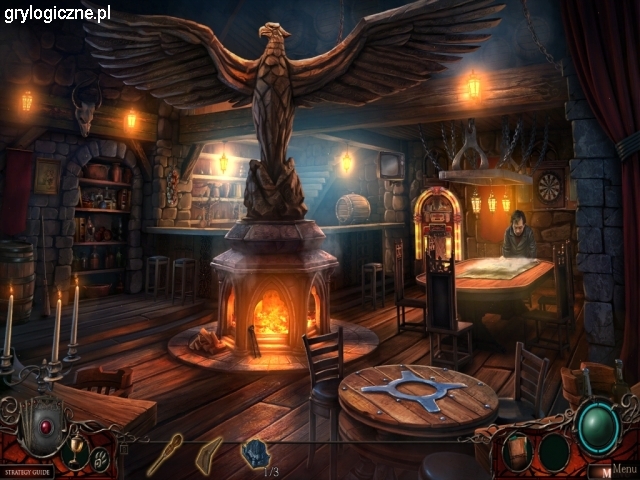The height and width of the screenshot is (480, 640).
Task: Select the wooden stick inventory item
Action: point(164,454)
